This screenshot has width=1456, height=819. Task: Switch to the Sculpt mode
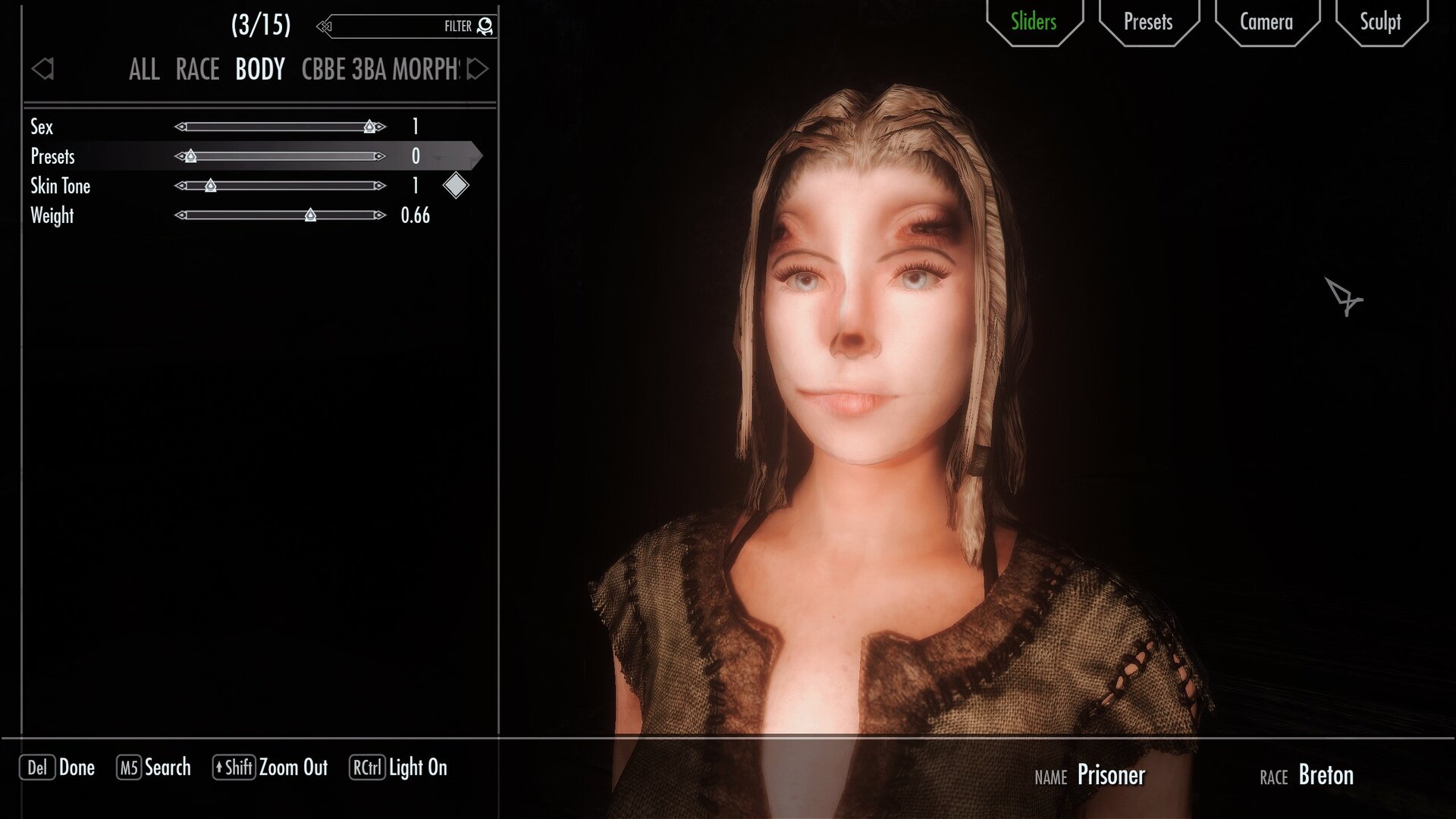(1382, 22)
